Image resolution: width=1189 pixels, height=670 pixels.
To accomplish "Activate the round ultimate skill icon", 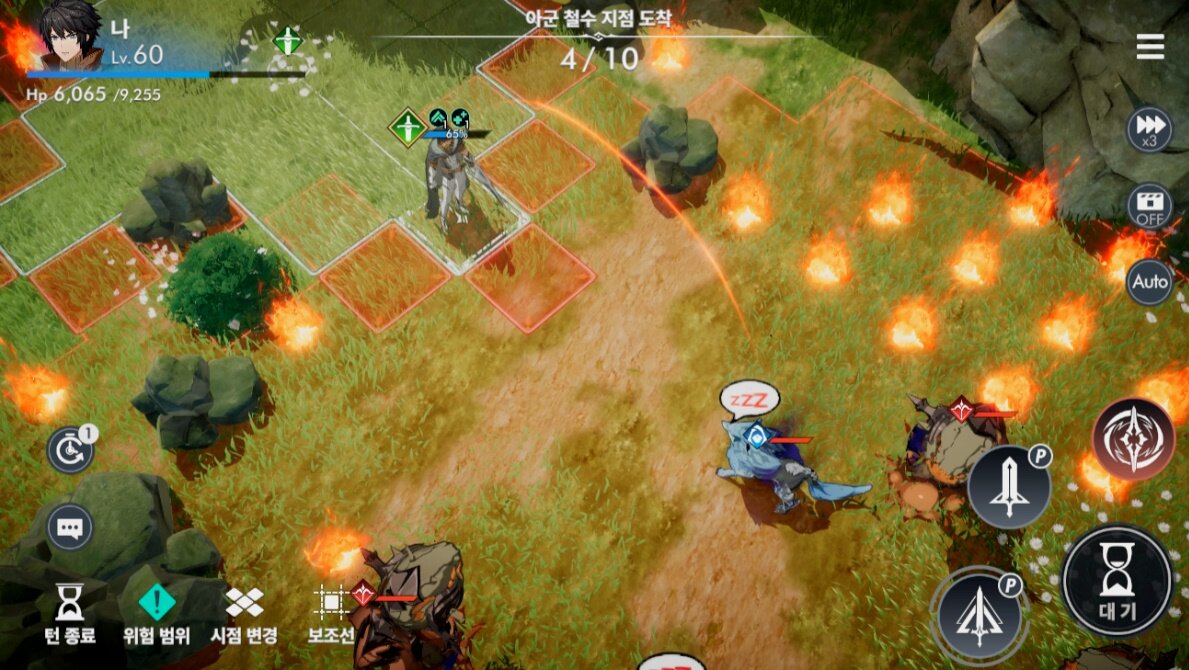I will point(1133,439).
